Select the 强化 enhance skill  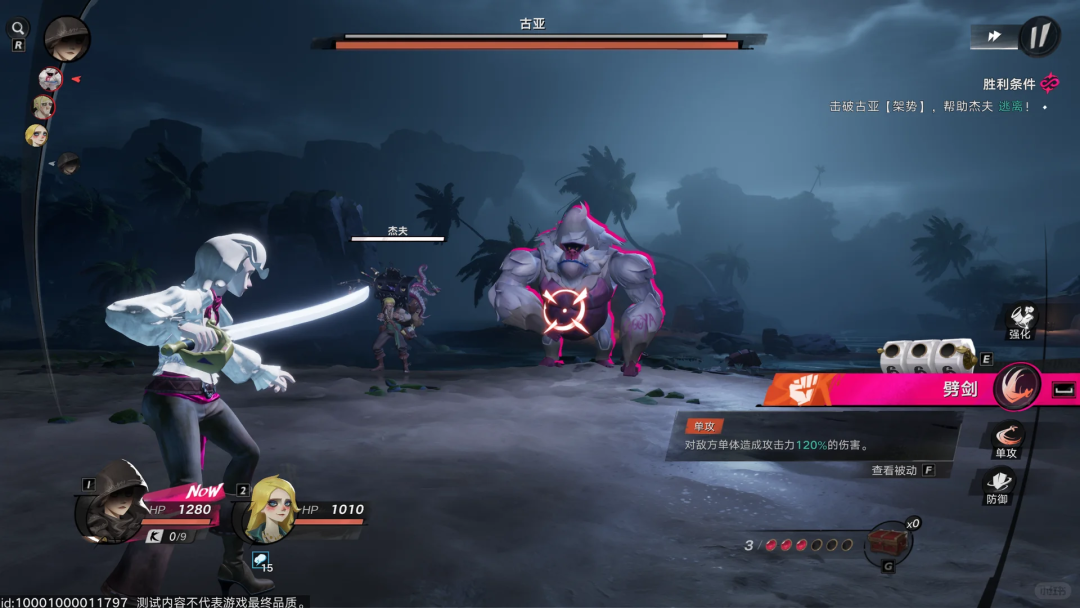[x=1020, y=320]
